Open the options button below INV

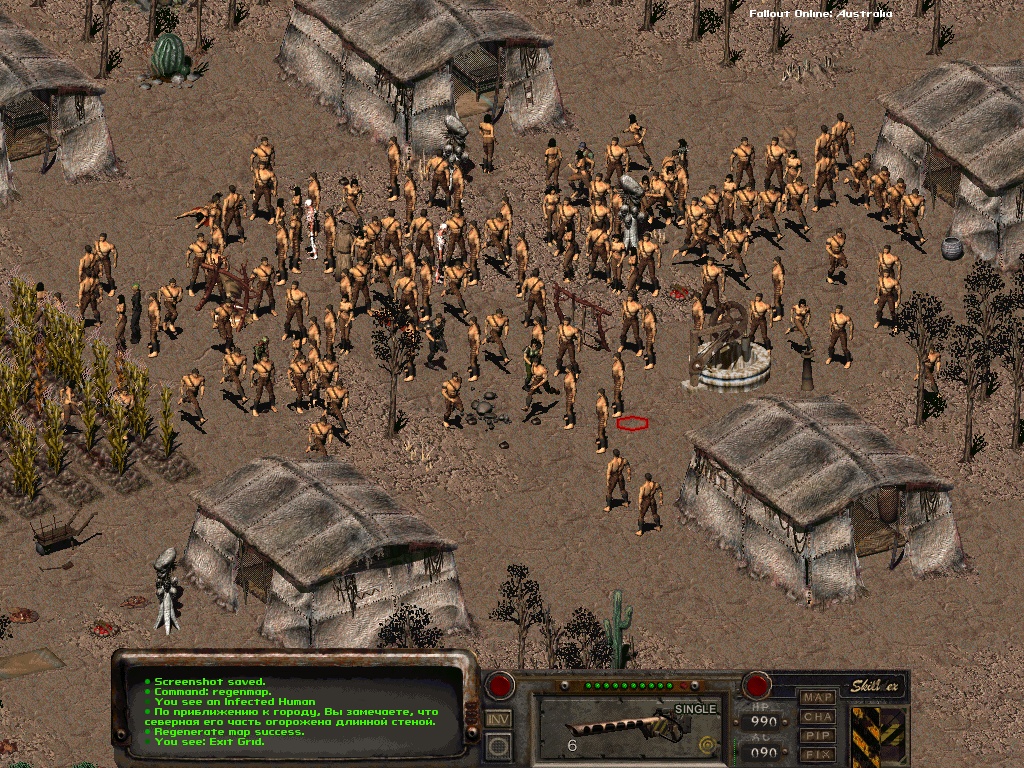tap(498, 745)
